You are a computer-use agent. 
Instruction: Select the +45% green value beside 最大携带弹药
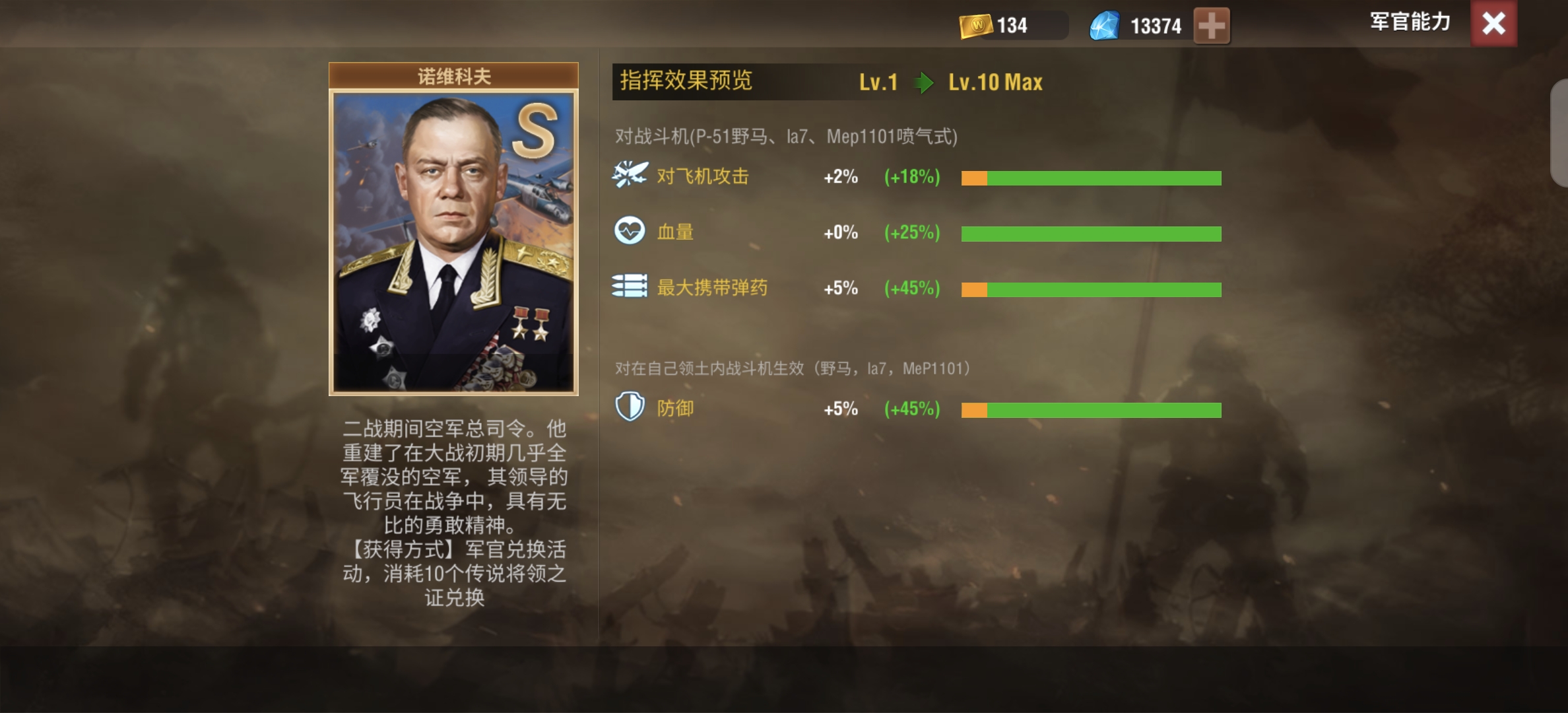pyautogui.click(x=911, y=288)
